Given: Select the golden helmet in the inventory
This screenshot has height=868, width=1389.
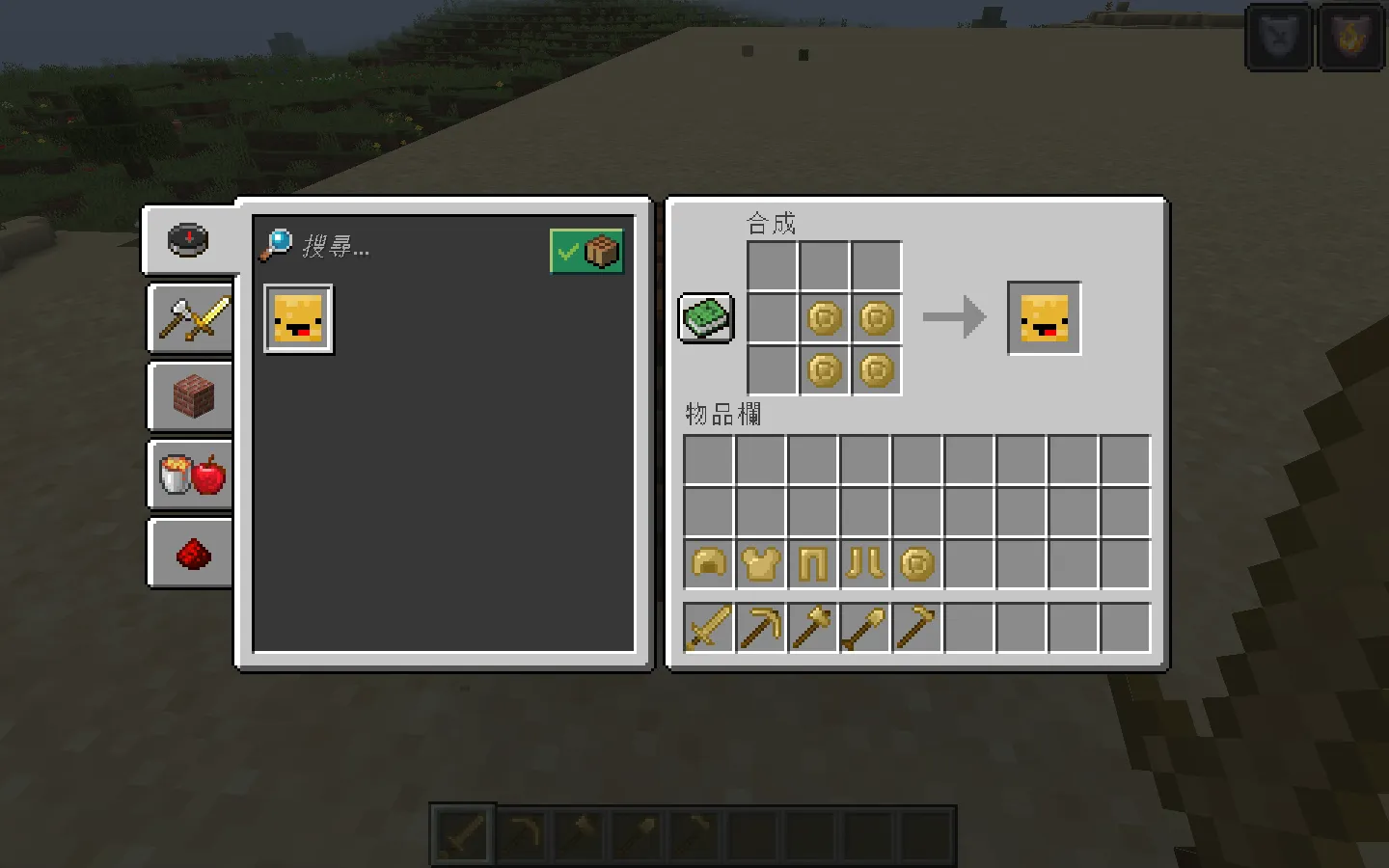Looking at the screenshot, I should tap(707, 564).
